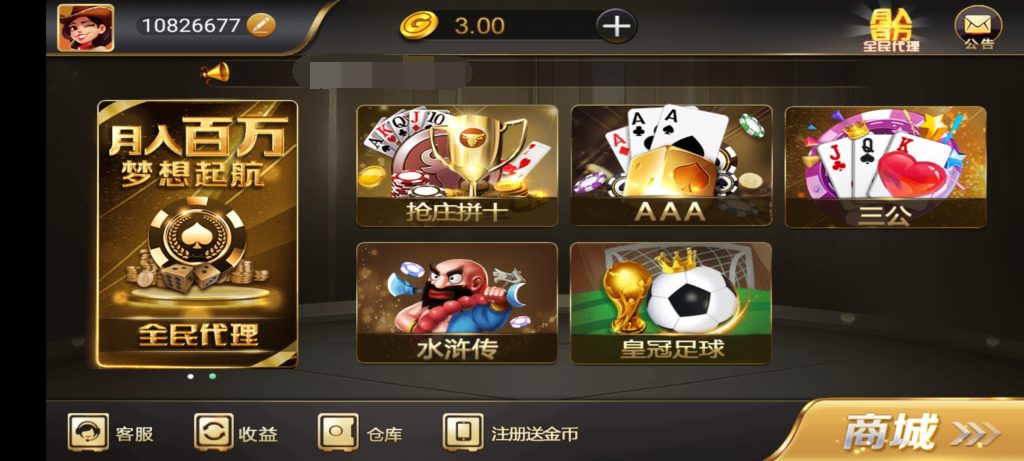Open the 全民代理 icon in the top bar
This screenshot has width=1024, height=461.
(891, 29)
